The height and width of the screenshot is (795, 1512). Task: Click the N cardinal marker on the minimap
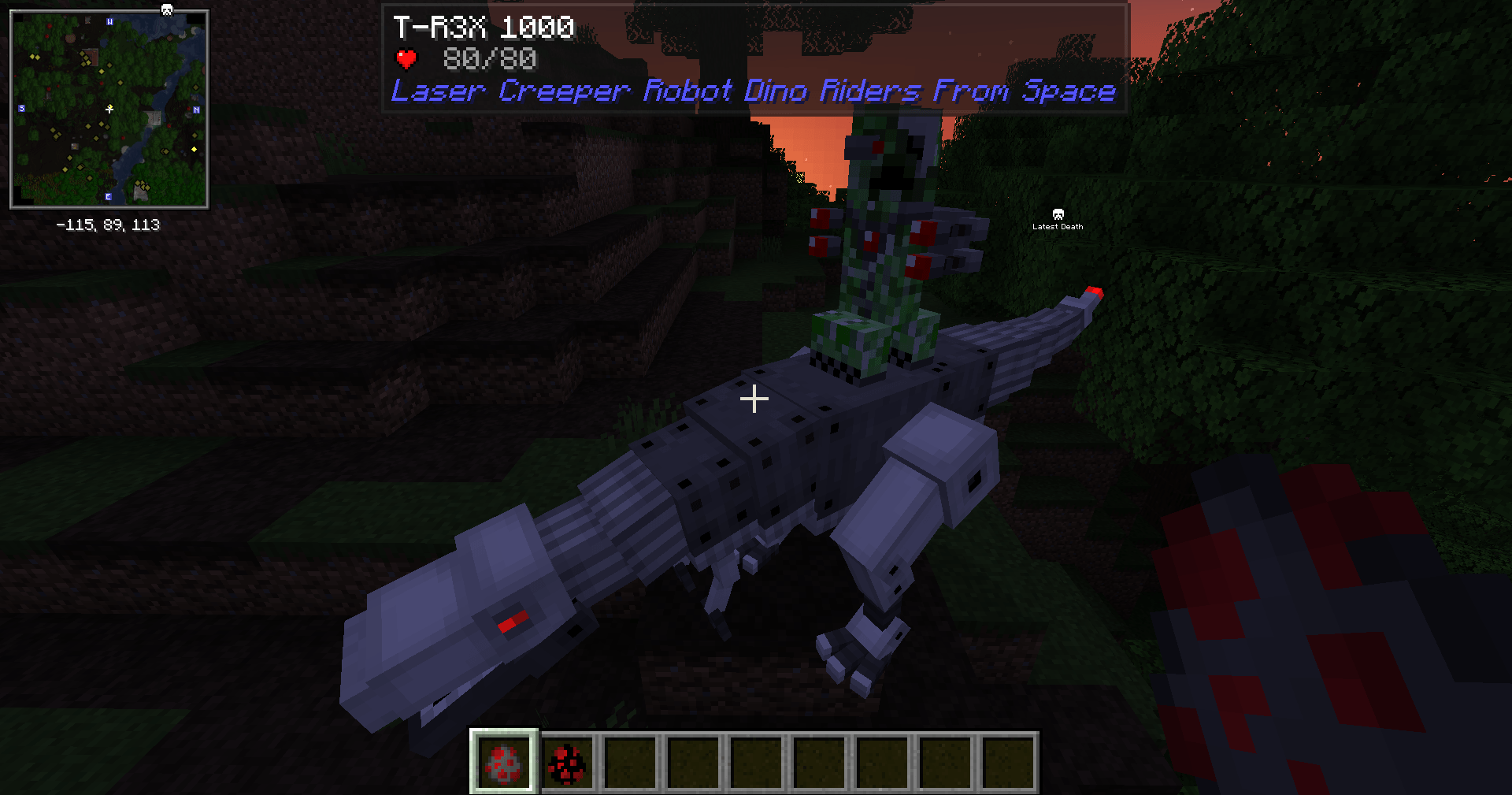[197, 110]
